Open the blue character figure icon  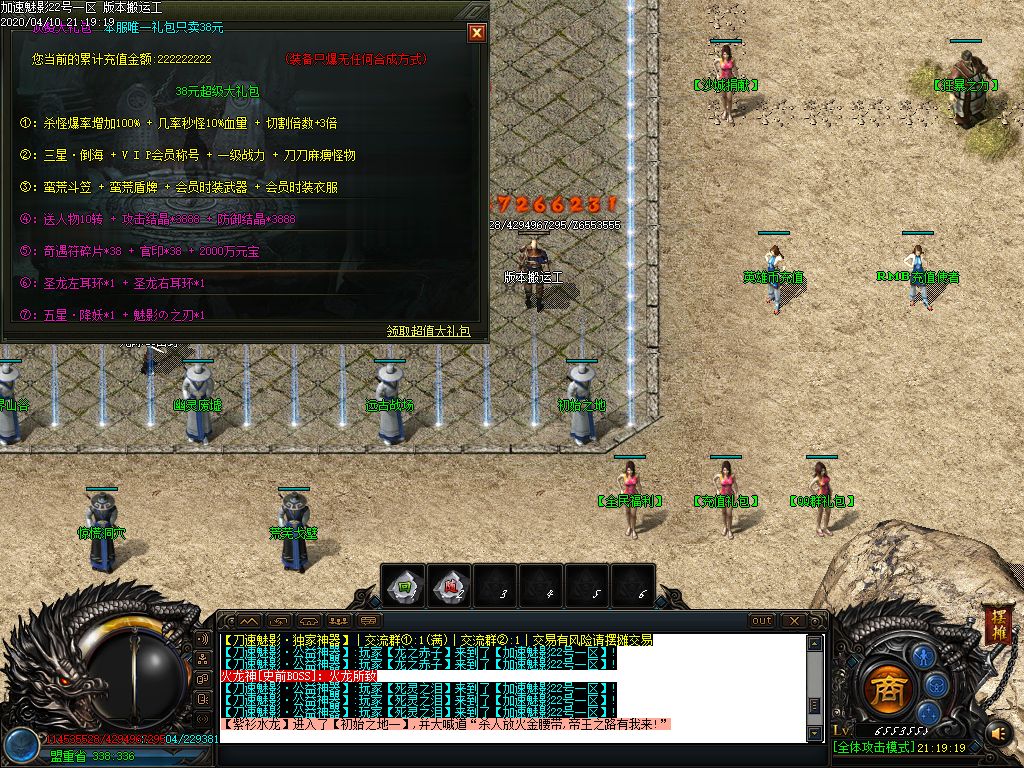pyautogui.click(x=923, y=657)
